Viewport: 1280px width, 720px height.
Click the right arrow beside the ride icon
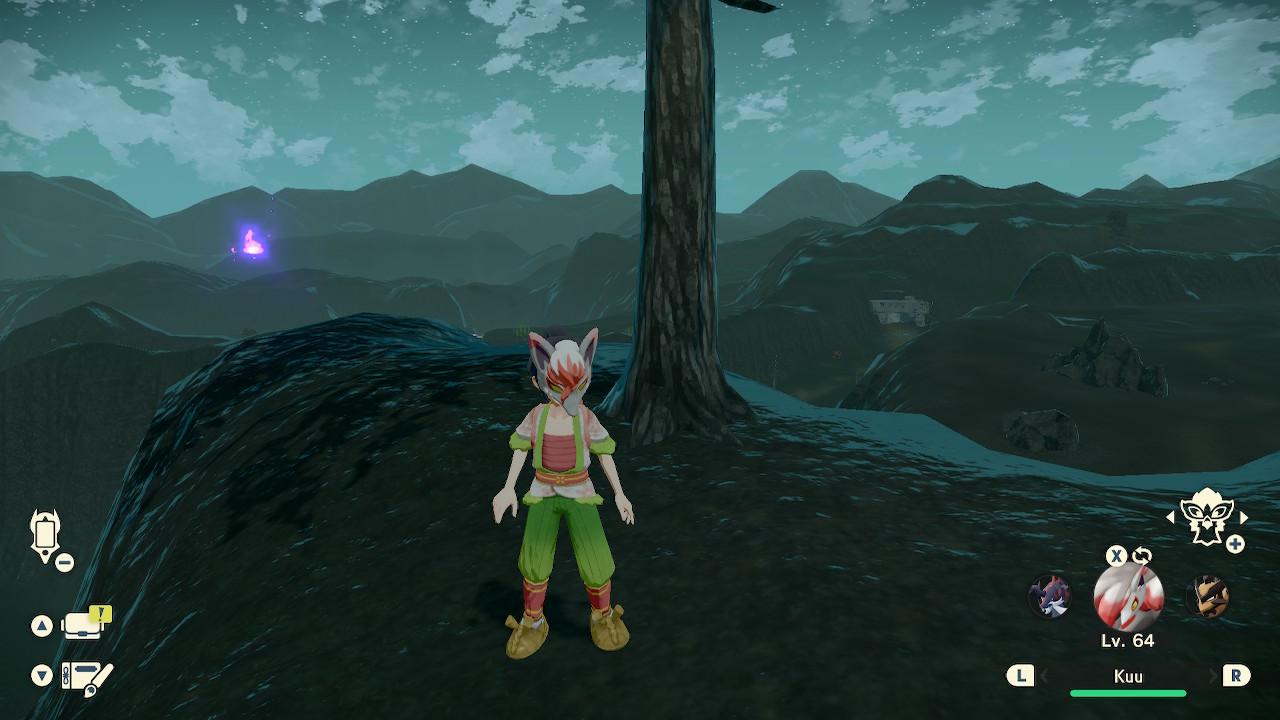pyautogui.click(x=1244, y=517)
